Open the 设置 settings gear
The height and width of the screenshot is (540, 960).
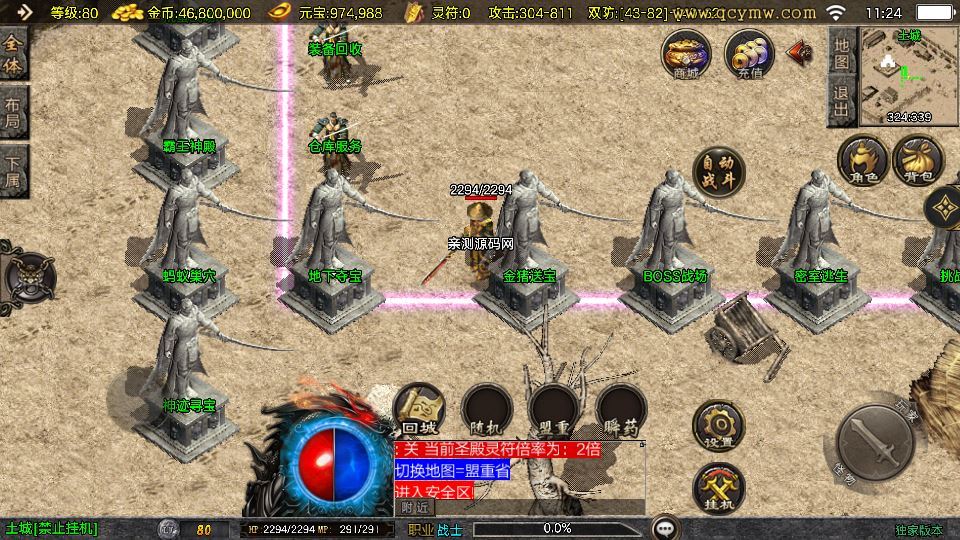point(719,425)
